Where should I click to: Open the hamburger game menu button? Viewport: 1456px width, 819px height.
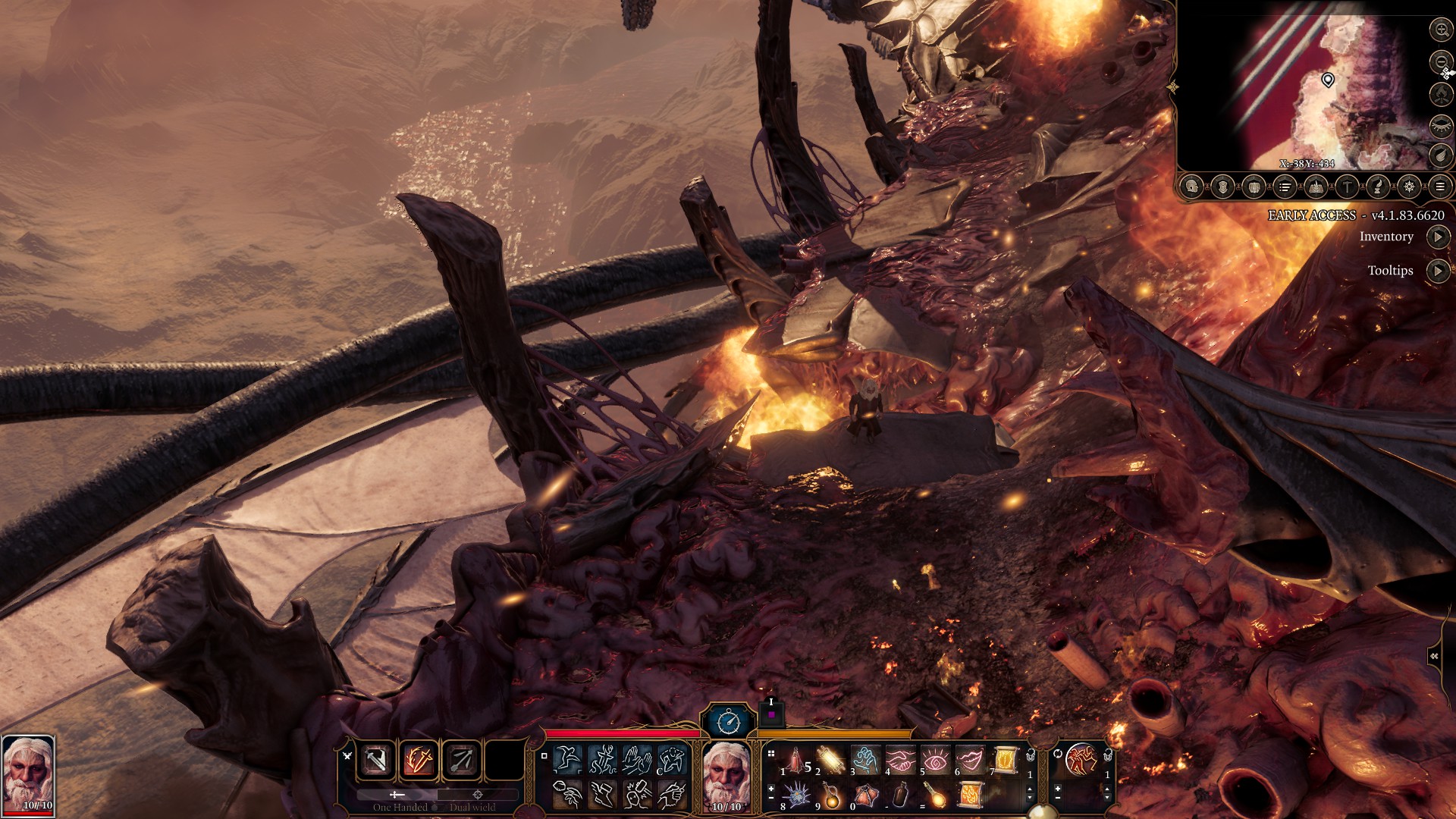pyautogui.click(x=1439, y=187)
